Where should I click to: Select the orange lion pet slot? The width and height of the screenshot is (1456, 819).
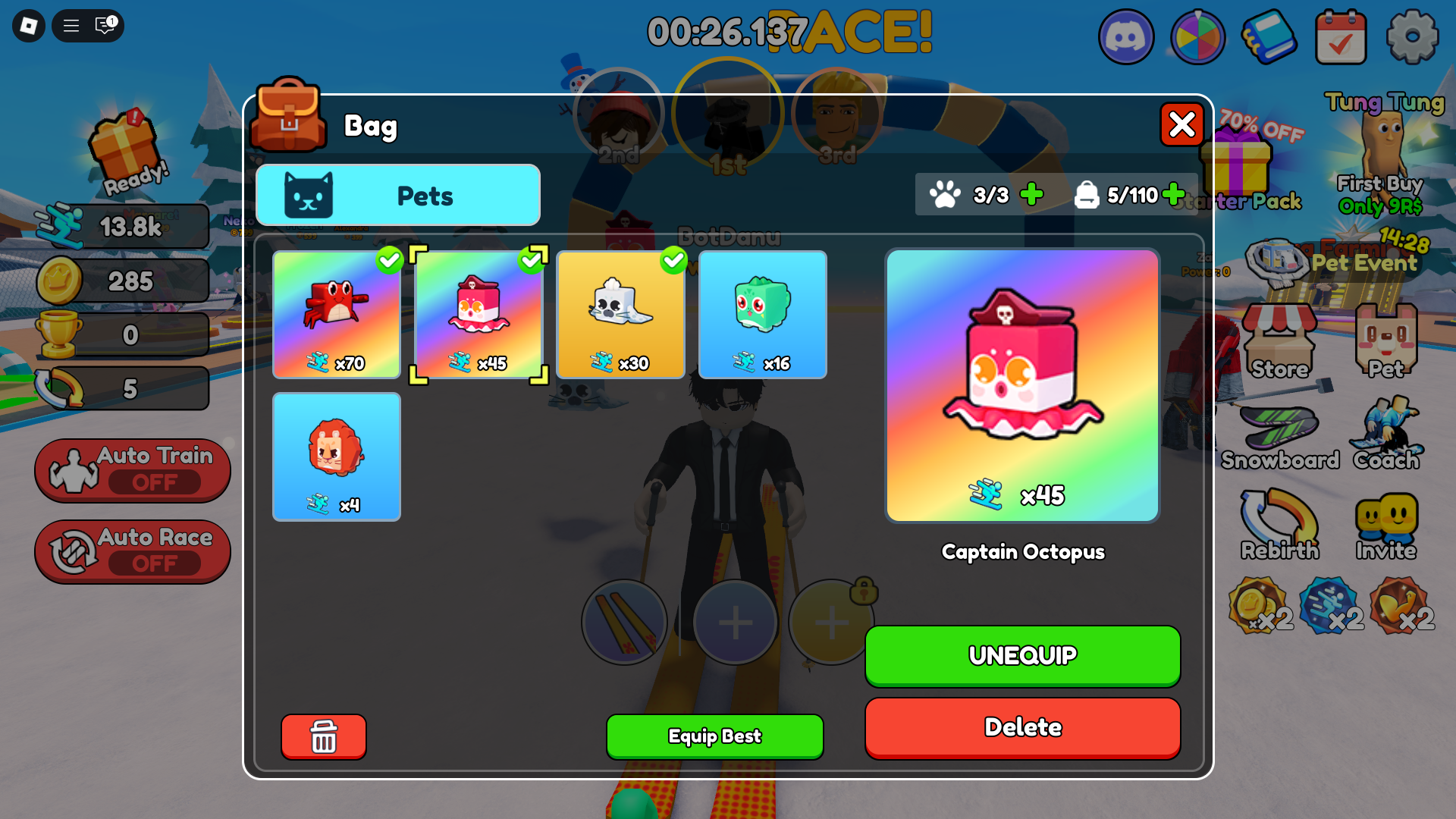click(337, 457)
